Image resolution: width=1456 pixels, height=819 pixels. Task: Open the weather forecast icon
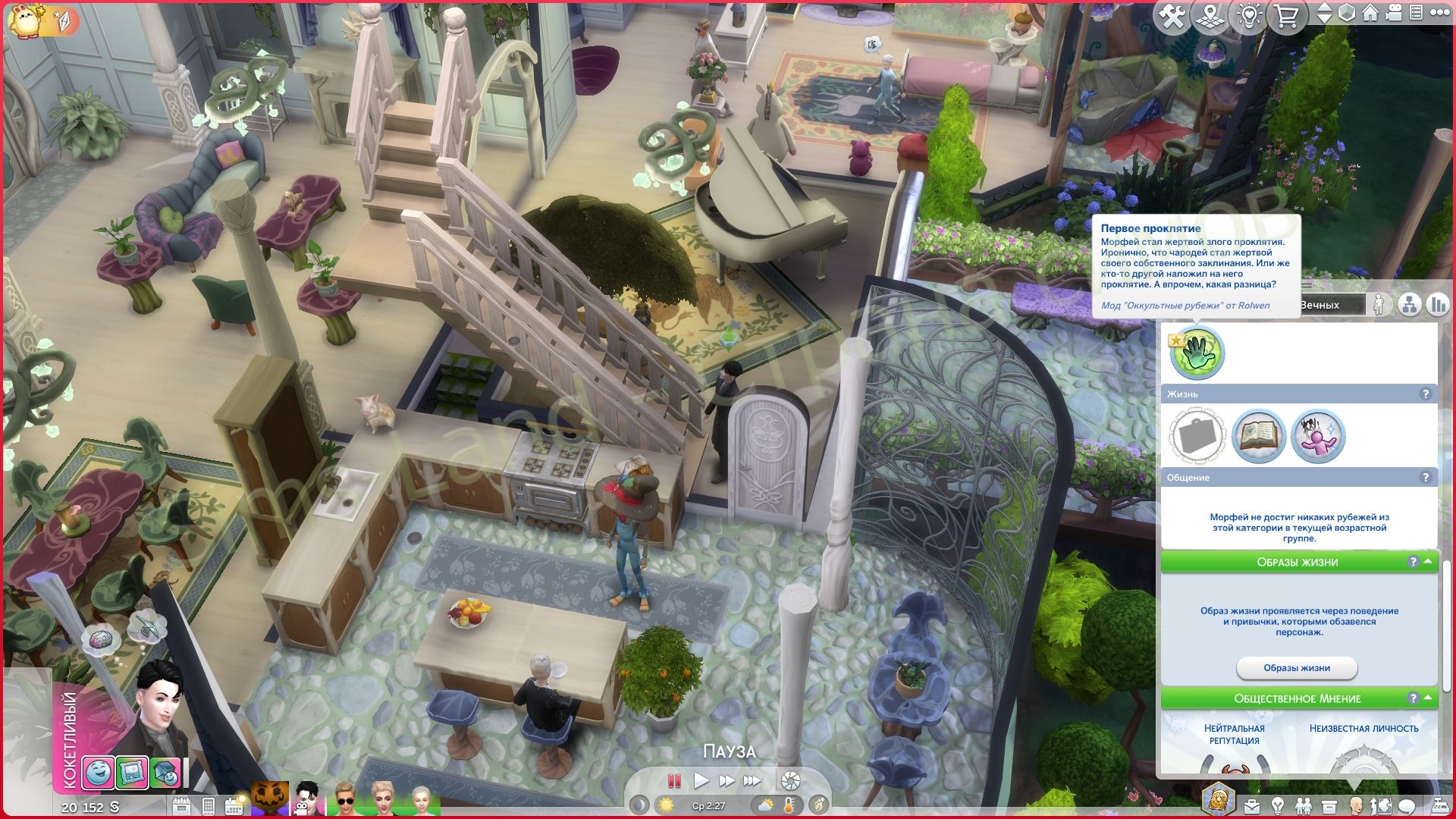tap(765, 805)
